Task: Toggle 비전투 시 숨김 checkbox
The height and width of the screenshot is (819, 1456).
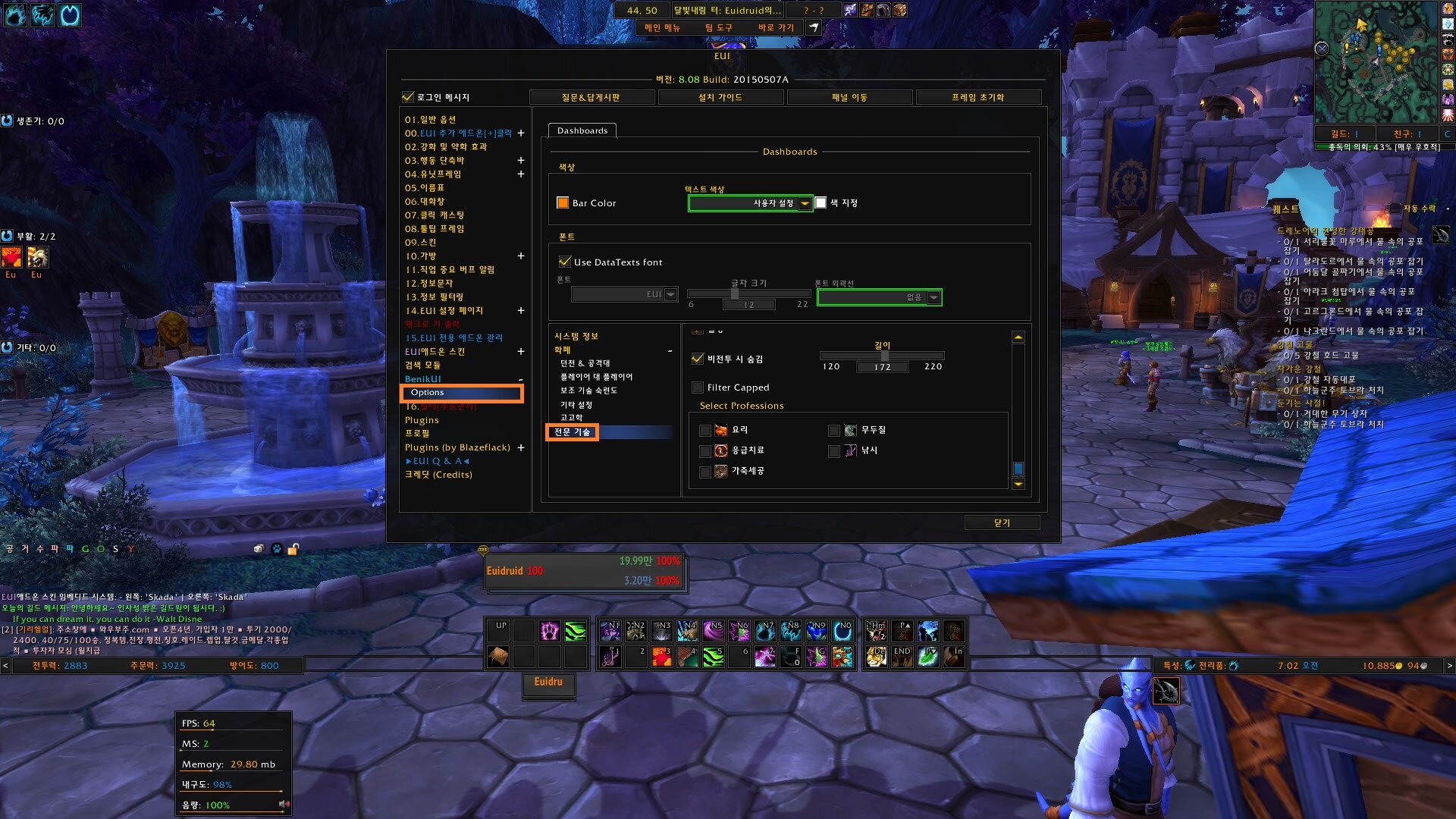Action: click(698, 359)
